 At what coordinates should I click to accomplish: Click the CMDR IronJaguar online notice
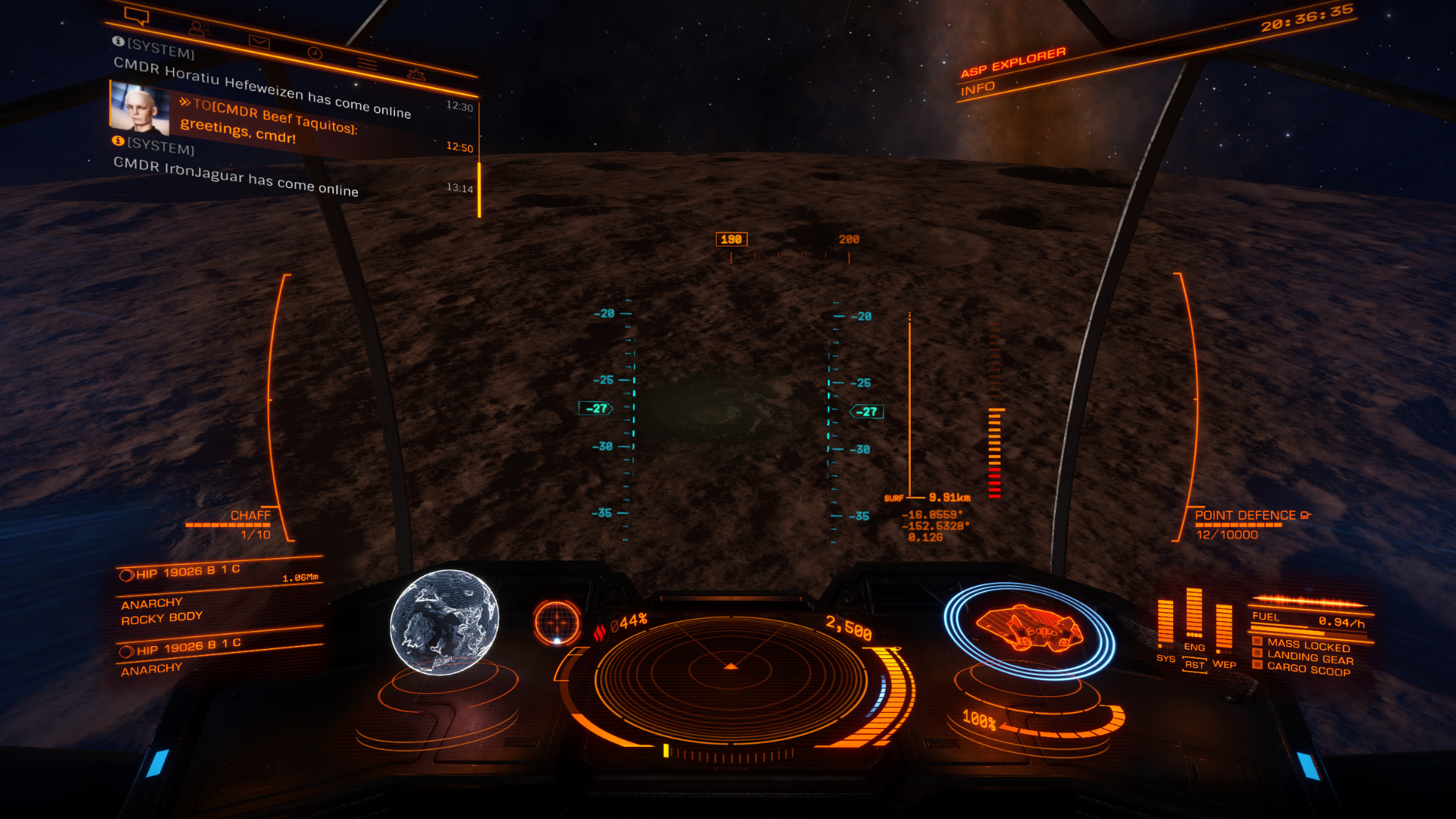pyautogui.click(x=235, y=177)
